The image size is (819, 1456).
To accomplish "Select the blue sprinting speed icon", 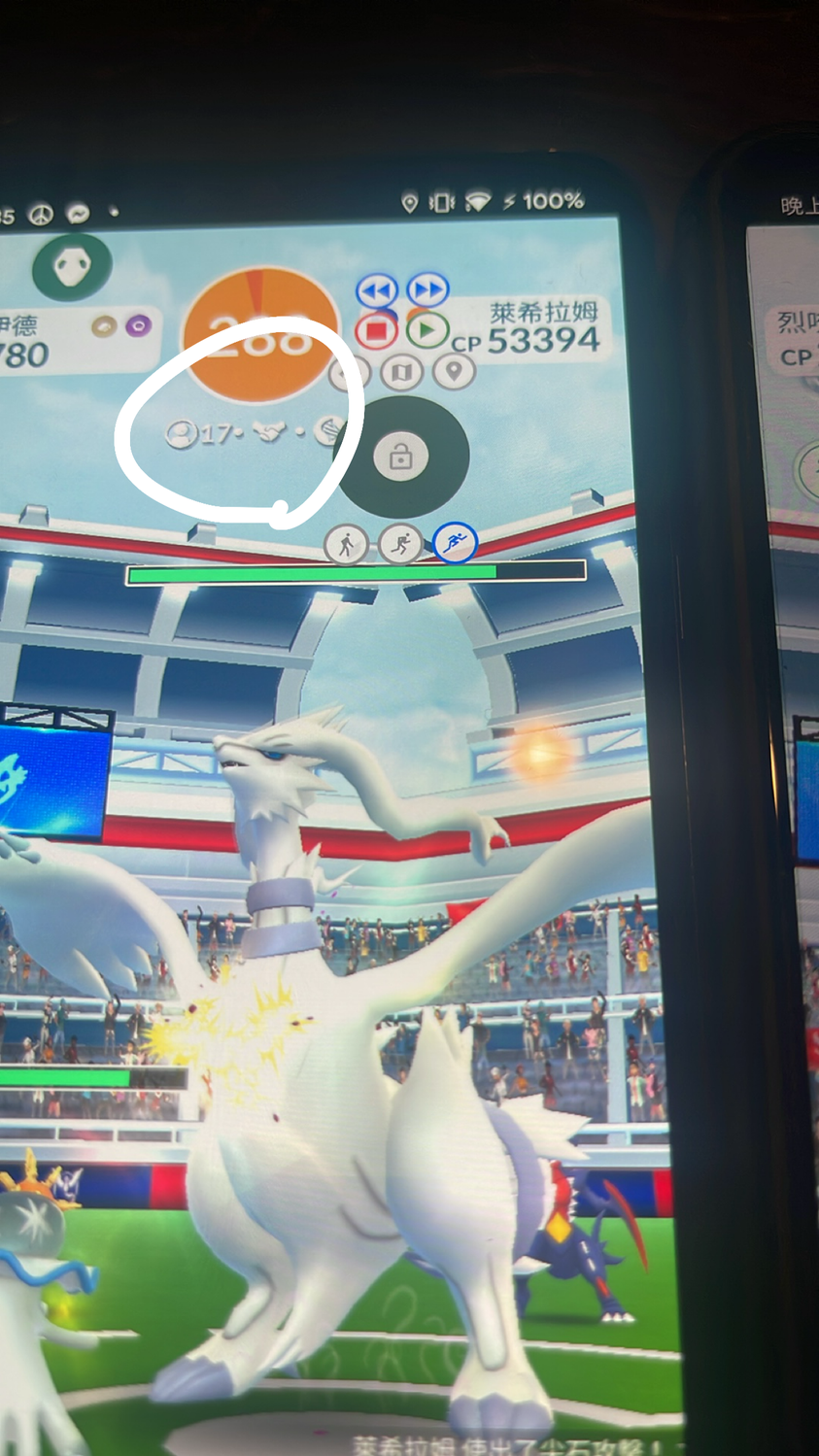I will (x=455, y=543).
